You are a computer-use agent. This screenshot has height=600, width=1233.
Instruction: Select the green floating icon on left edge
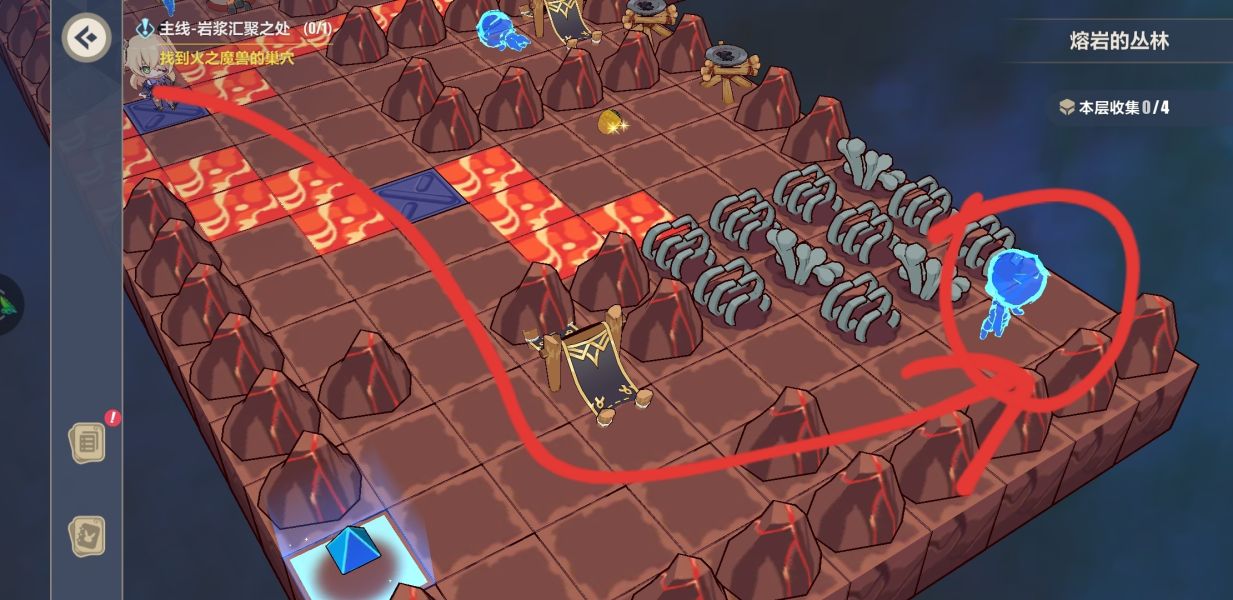tap(10, 304)
